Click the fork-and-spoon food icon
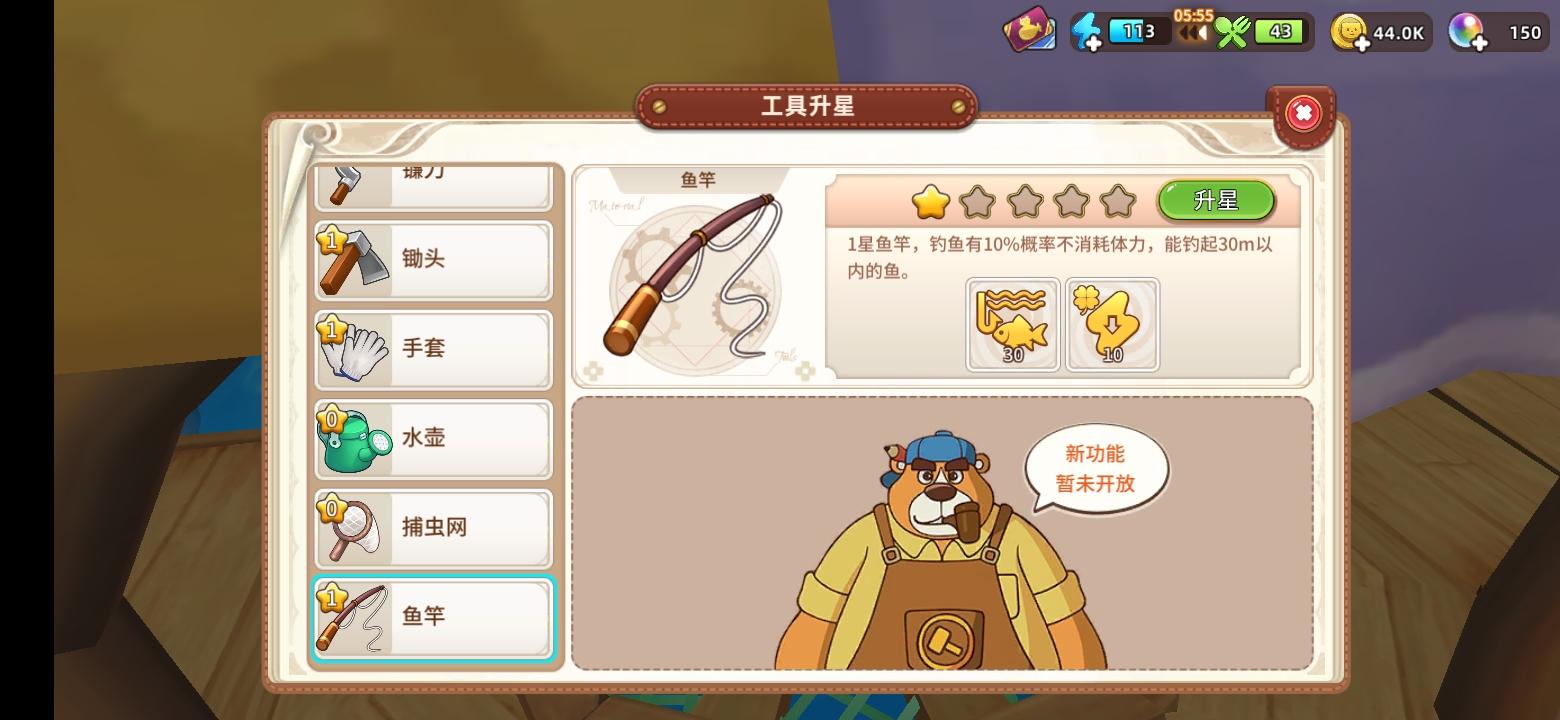The height and width of the screenshot is (720, 1560). (1234, 31)
